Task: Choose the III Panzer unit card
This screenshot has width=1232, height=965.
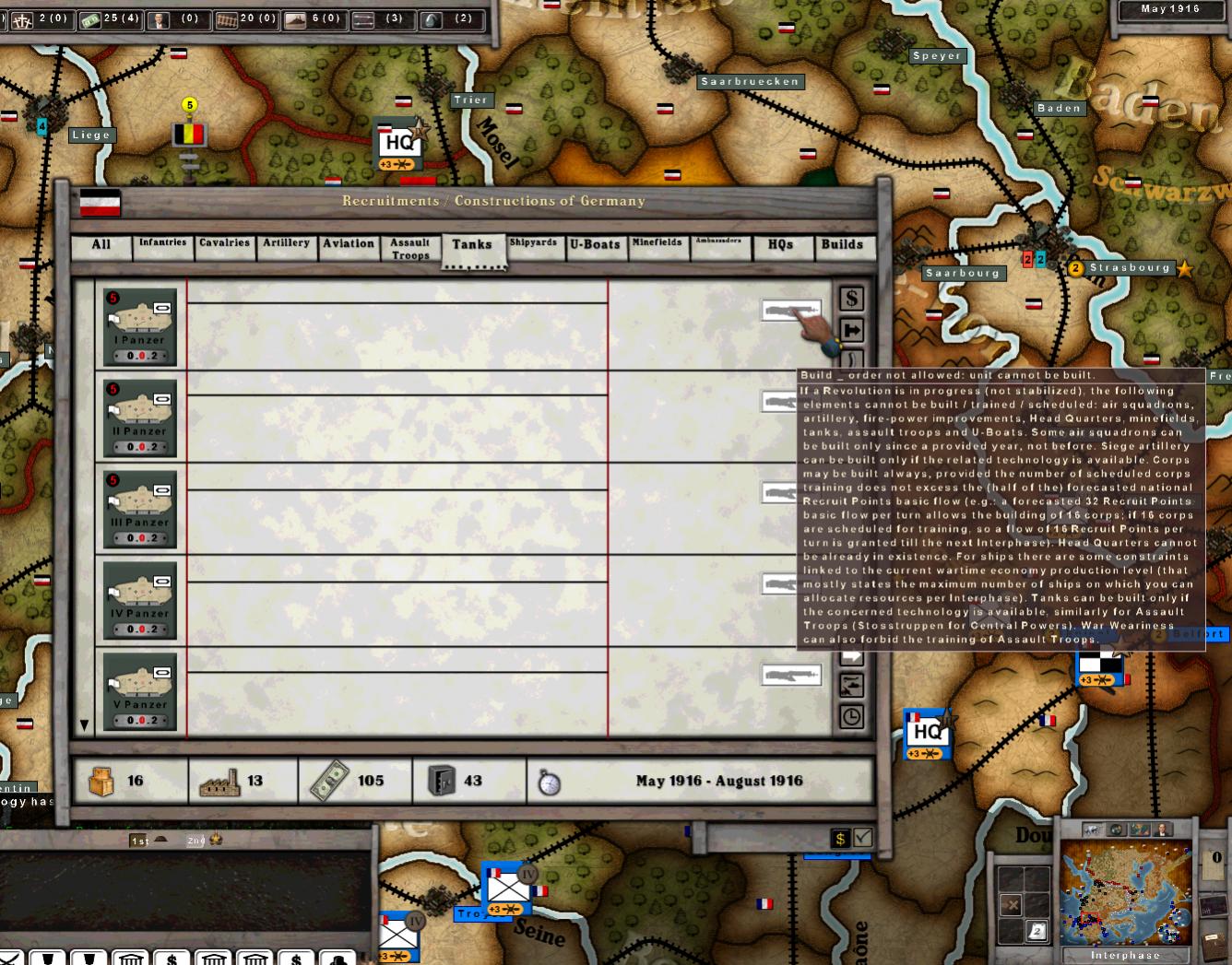Action: 140,509
